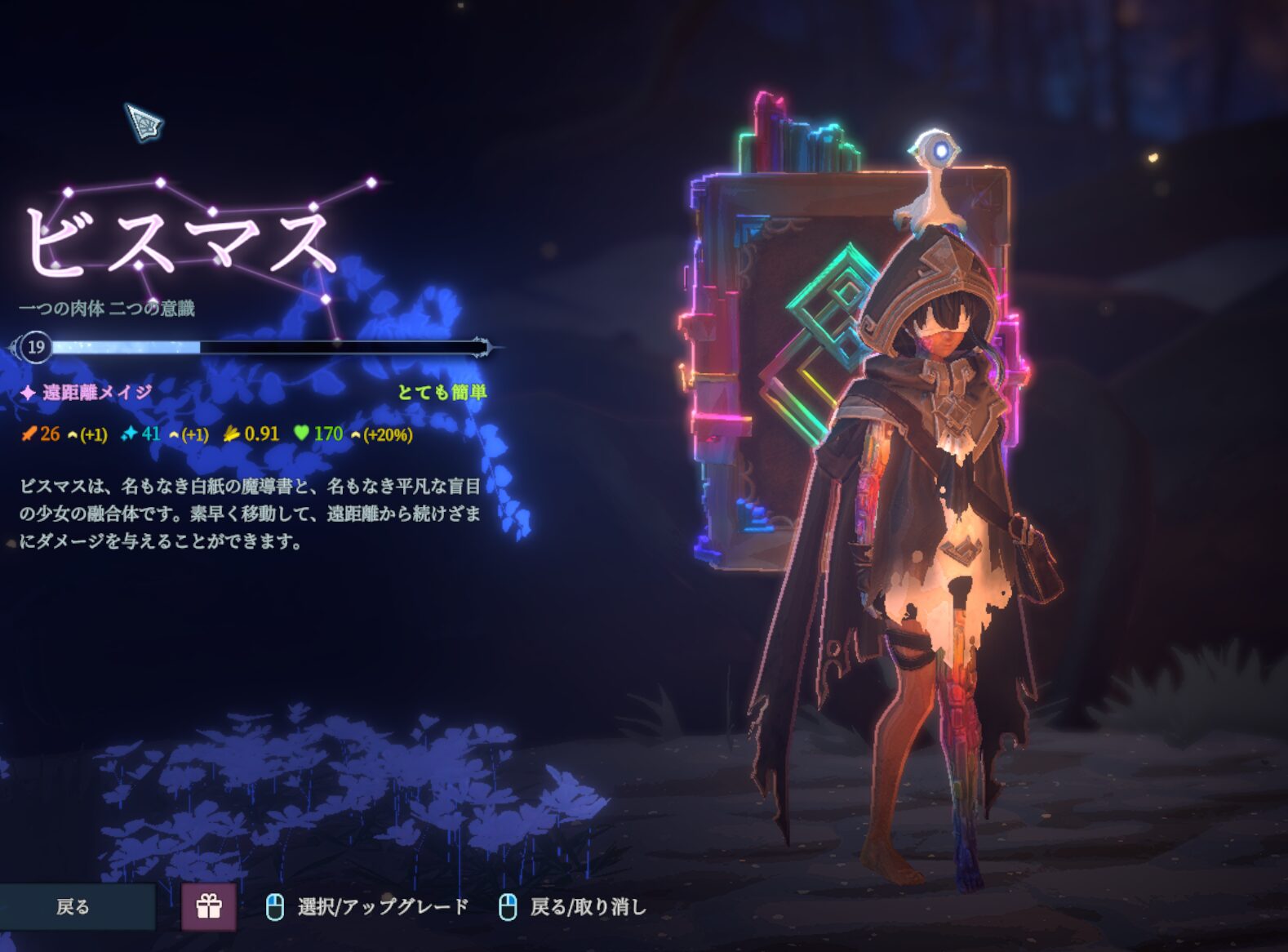Viewport: 1288px width, 952px height.
Task: Upgrade the green health stat (+20%)
Action: tap(381, 435)
